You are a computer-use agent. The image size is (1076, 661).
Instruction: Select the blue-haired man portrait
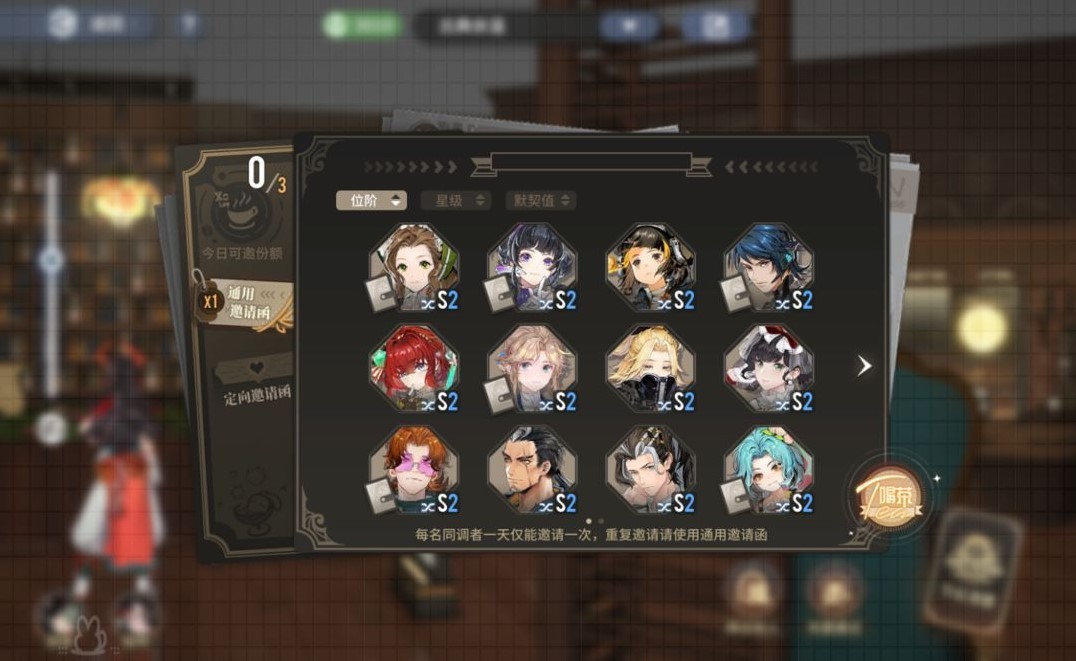pyautogui.click(x=768, y=268)
